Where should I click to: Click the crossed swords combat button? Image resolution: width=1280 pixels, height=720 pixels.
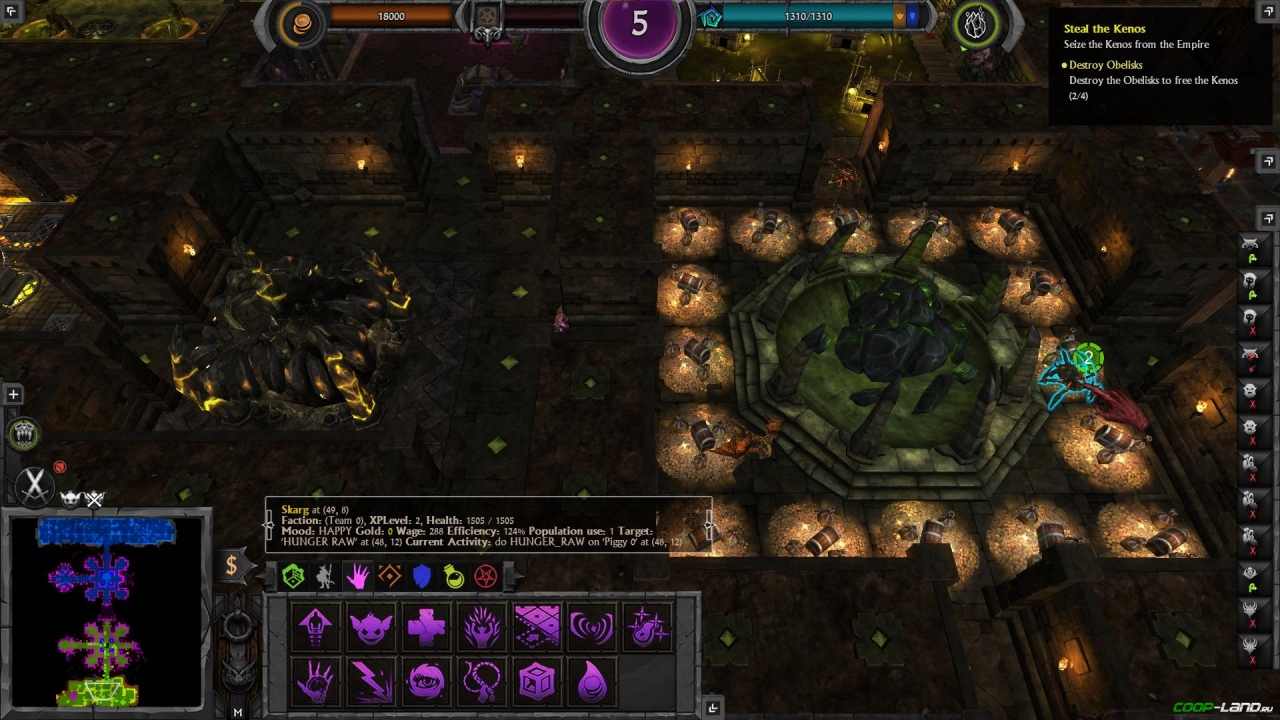coord(35,485)
